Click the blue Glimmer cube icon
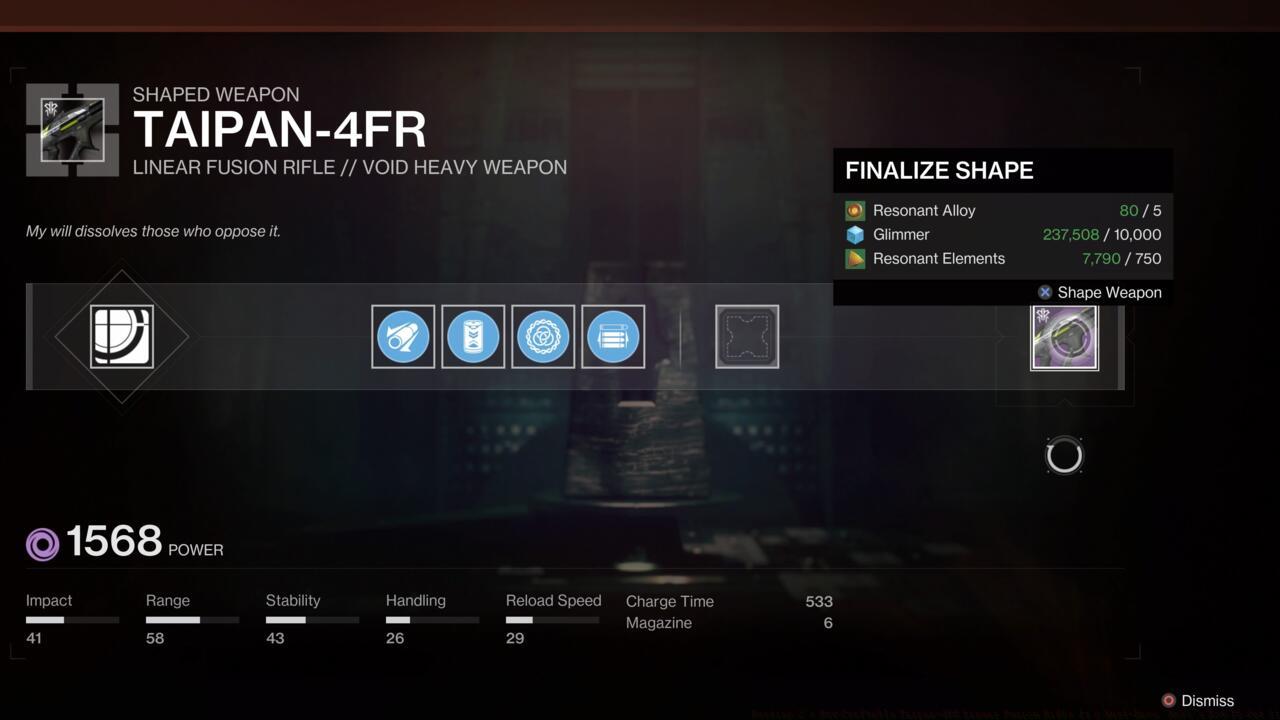This screenshot has width=1280, height=720. [855, 234]
